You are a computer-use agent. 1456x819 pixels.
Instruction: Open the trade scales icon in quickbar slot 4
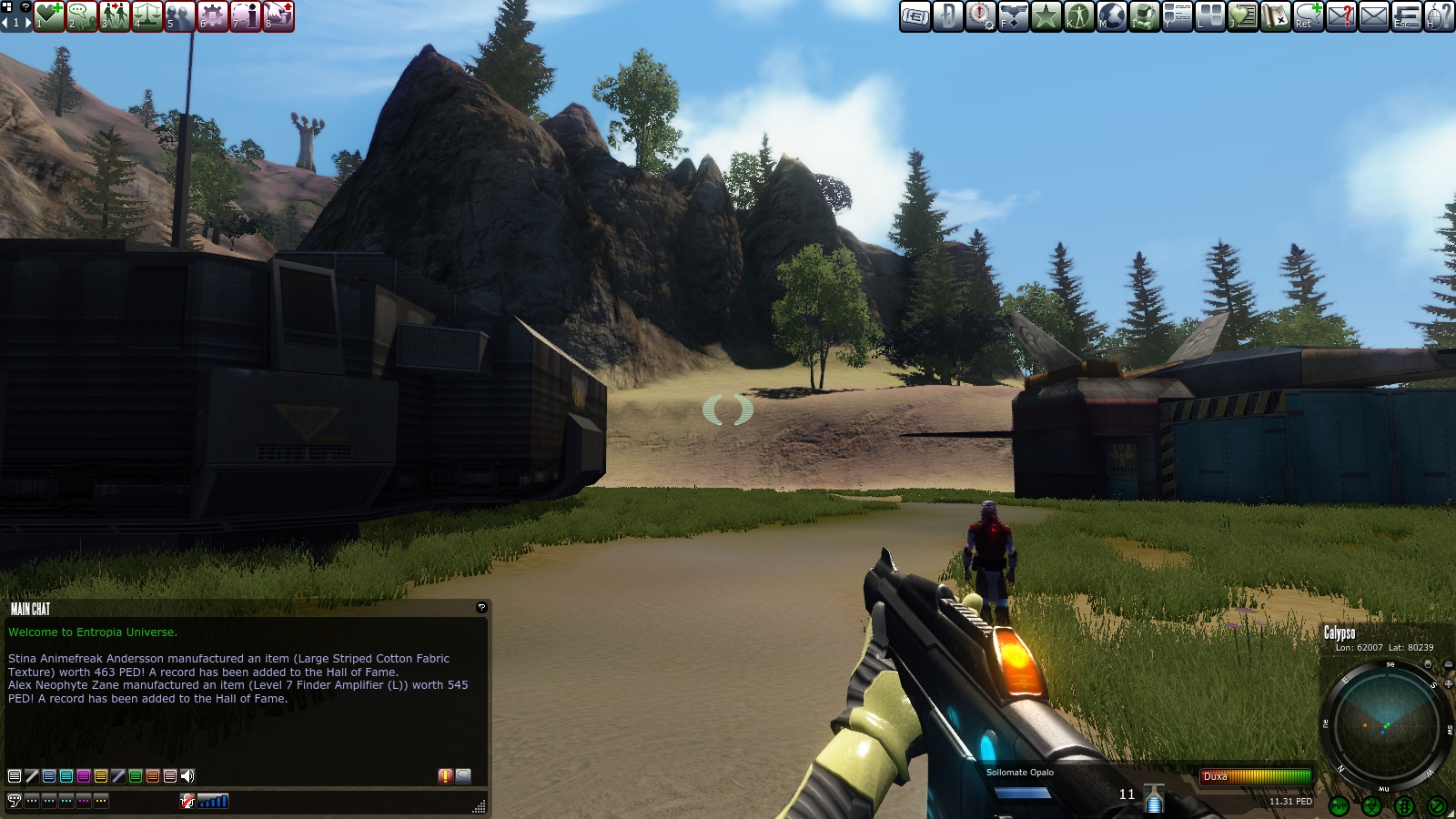pyautogui.click(x=147, y=15)
